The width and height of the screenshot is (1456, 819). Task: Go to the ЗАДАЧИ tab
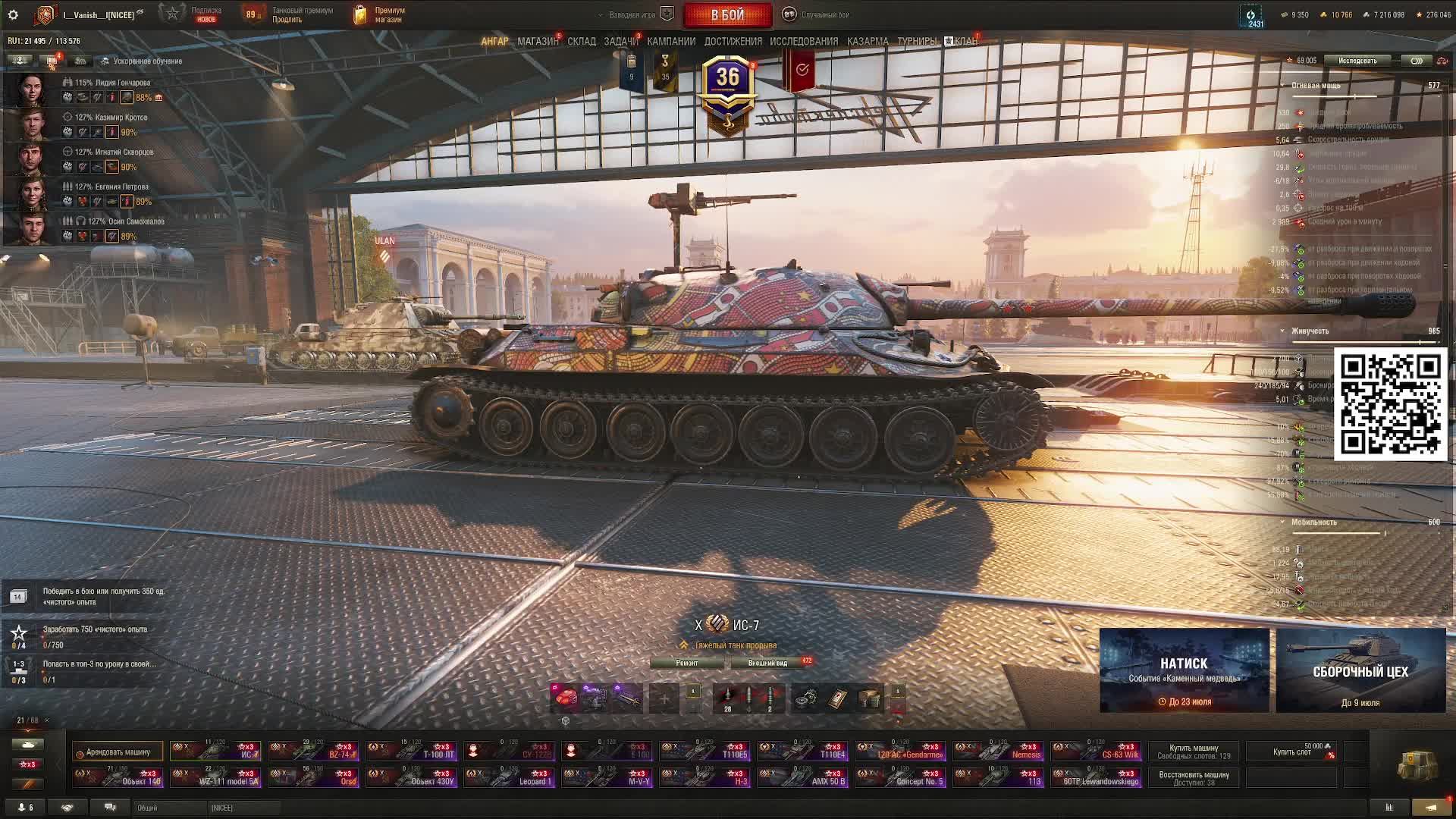tap(620, 42)
